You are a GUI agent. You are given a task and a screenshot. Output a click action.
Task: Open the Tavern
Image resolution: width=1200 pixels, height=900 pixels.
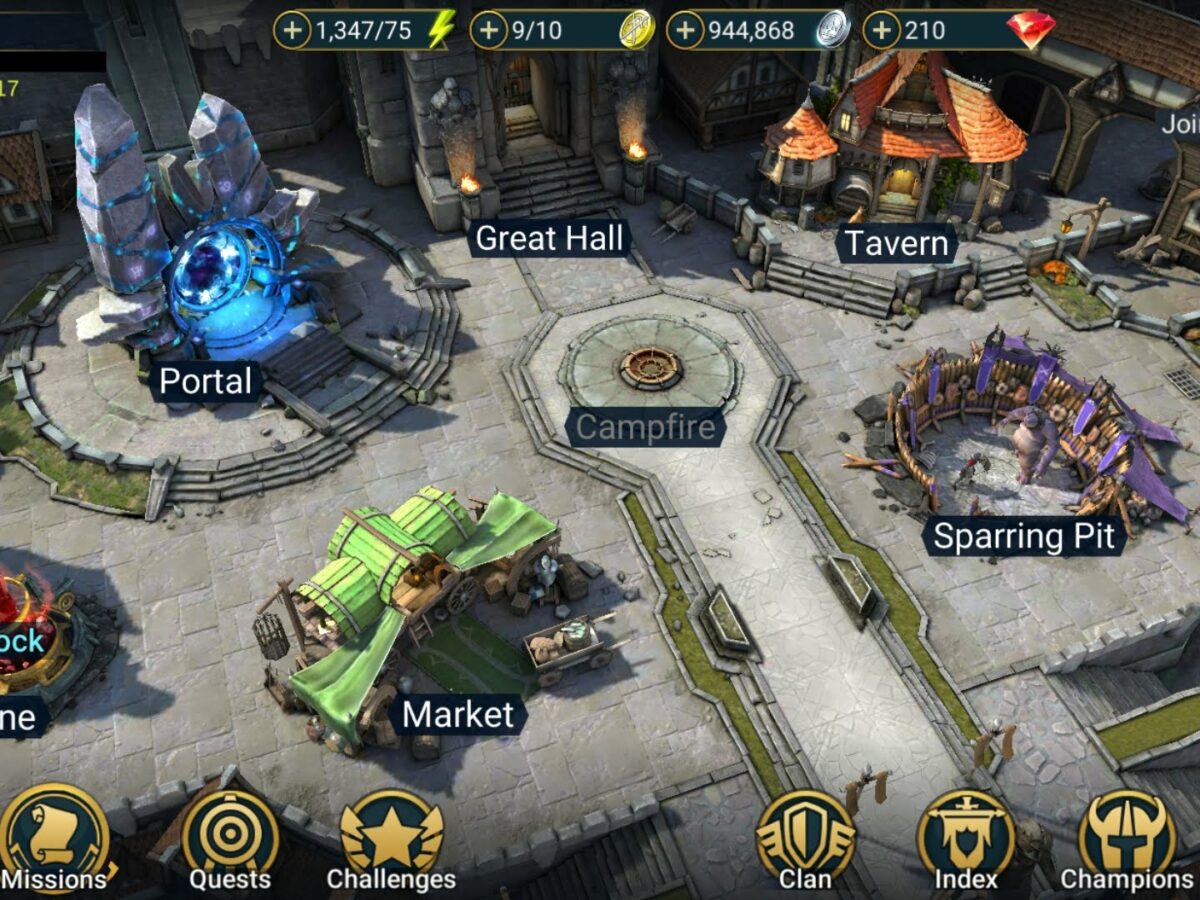pos(896,243)
